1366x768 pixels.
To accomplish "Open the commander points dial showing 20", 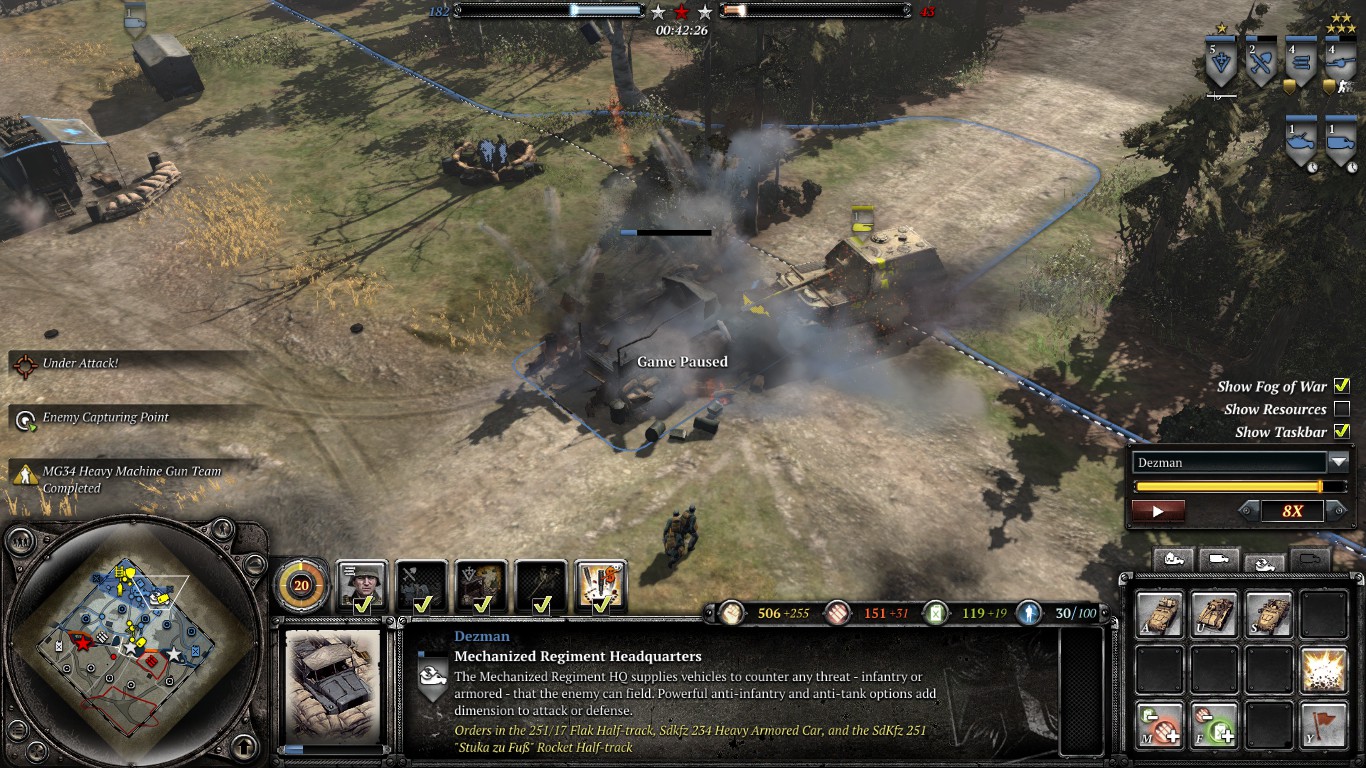I will pyautogui.click(x=300, y=585).
